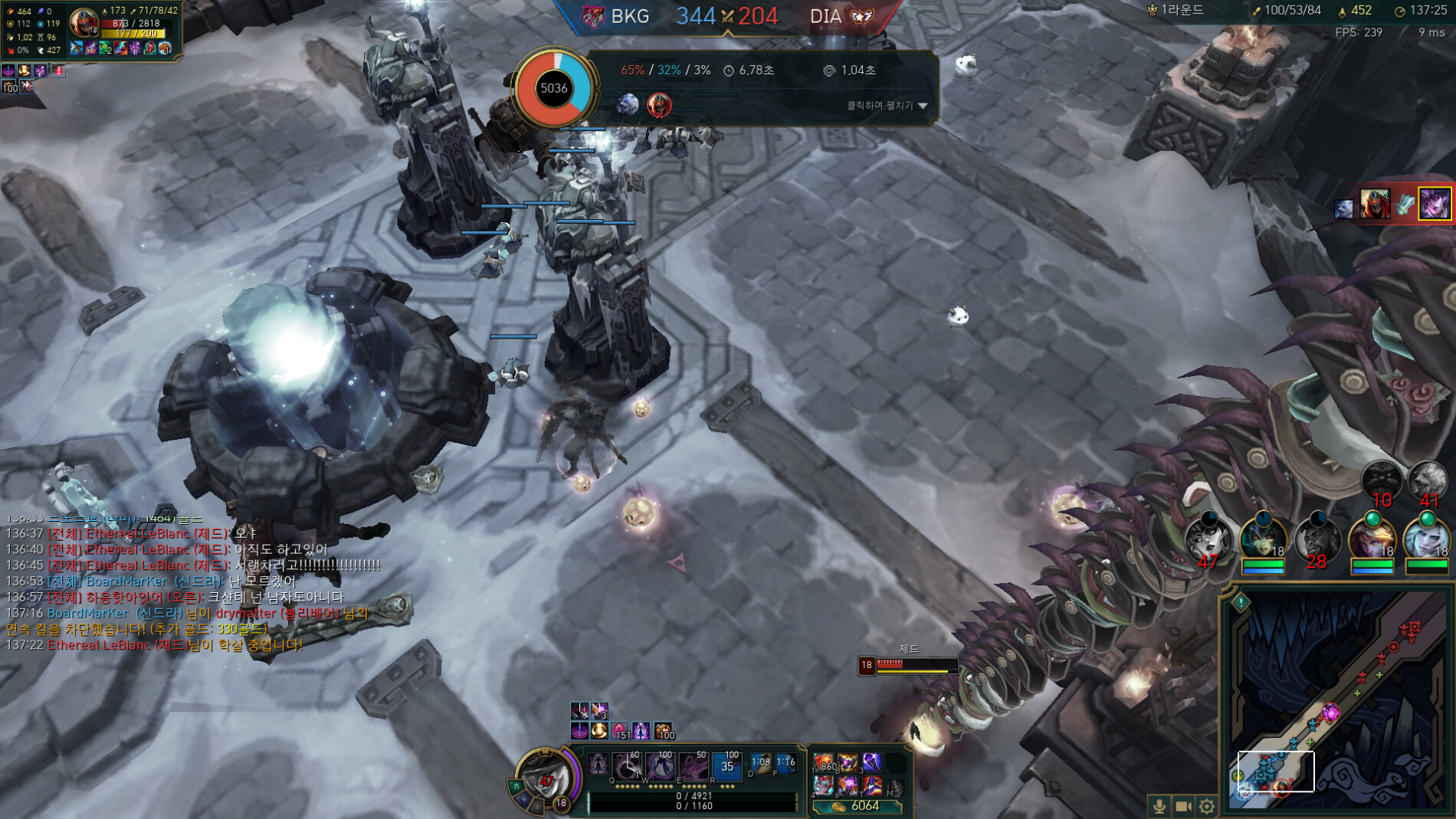Click the video camera button
The image size is (1456, 819).
click(1183, 805)
